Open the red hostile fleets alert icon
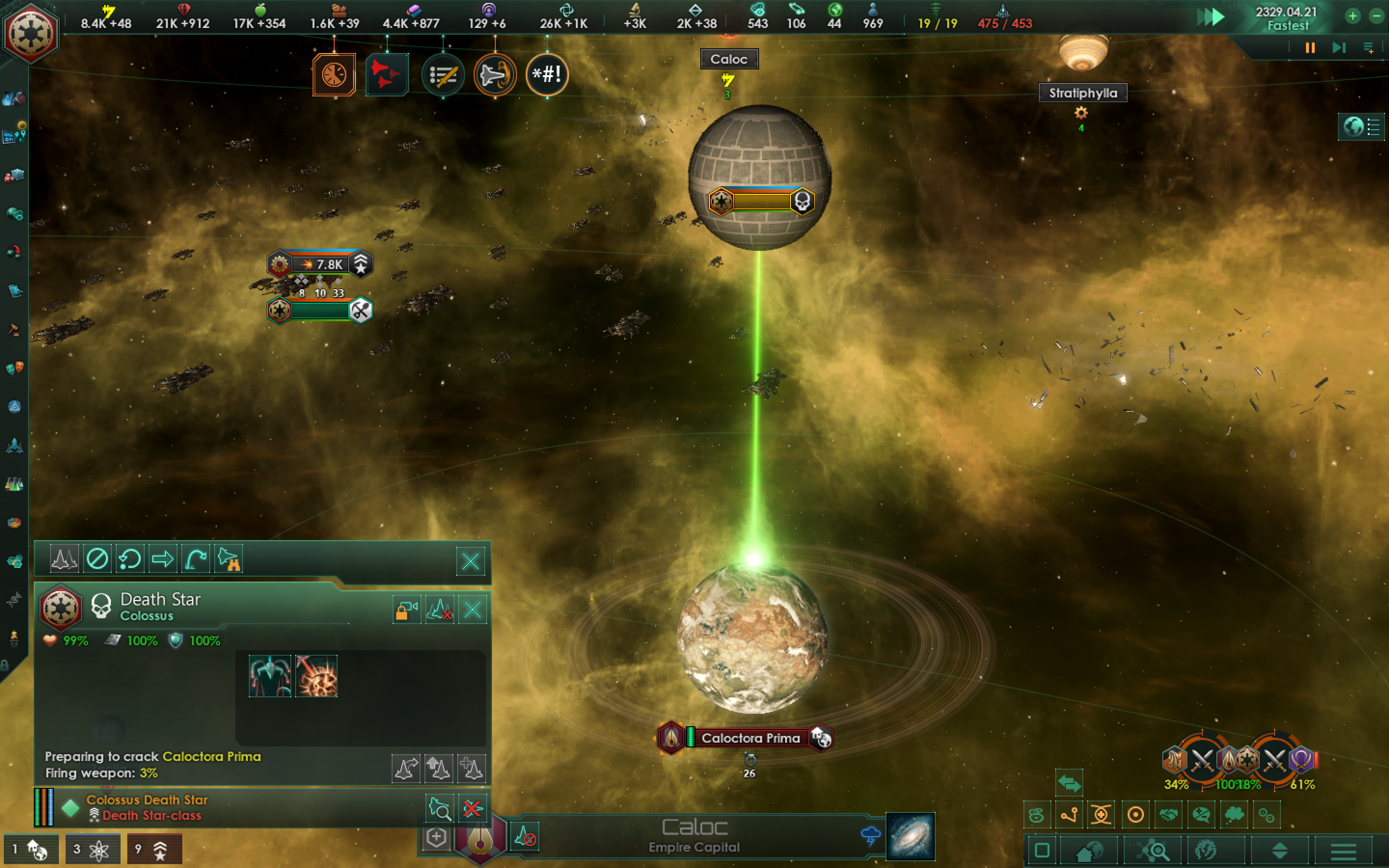This screenshot has width=1389, height=868. (387, 75)
